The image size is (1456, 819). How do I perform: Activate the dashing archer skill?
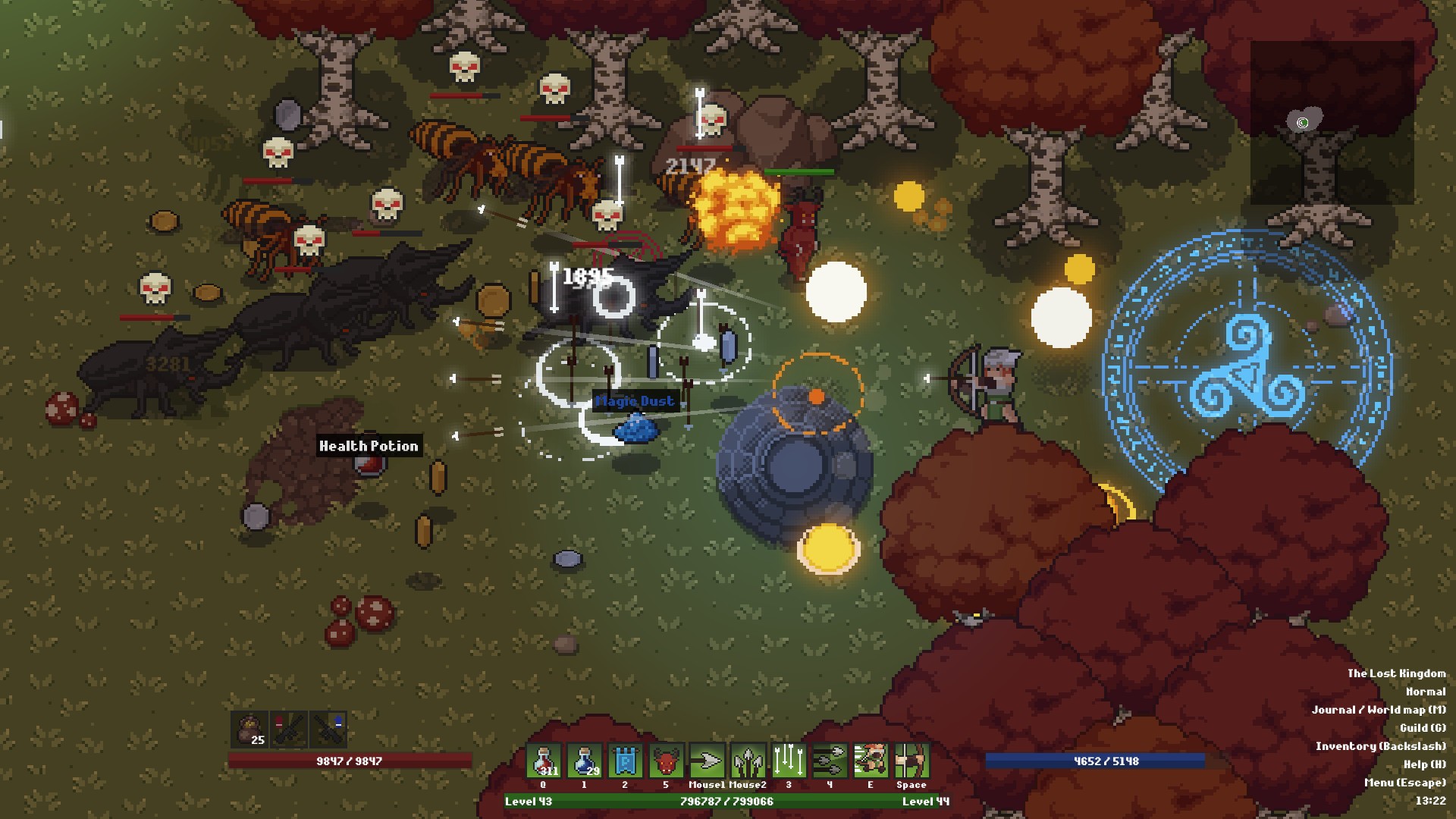[871, 761]
